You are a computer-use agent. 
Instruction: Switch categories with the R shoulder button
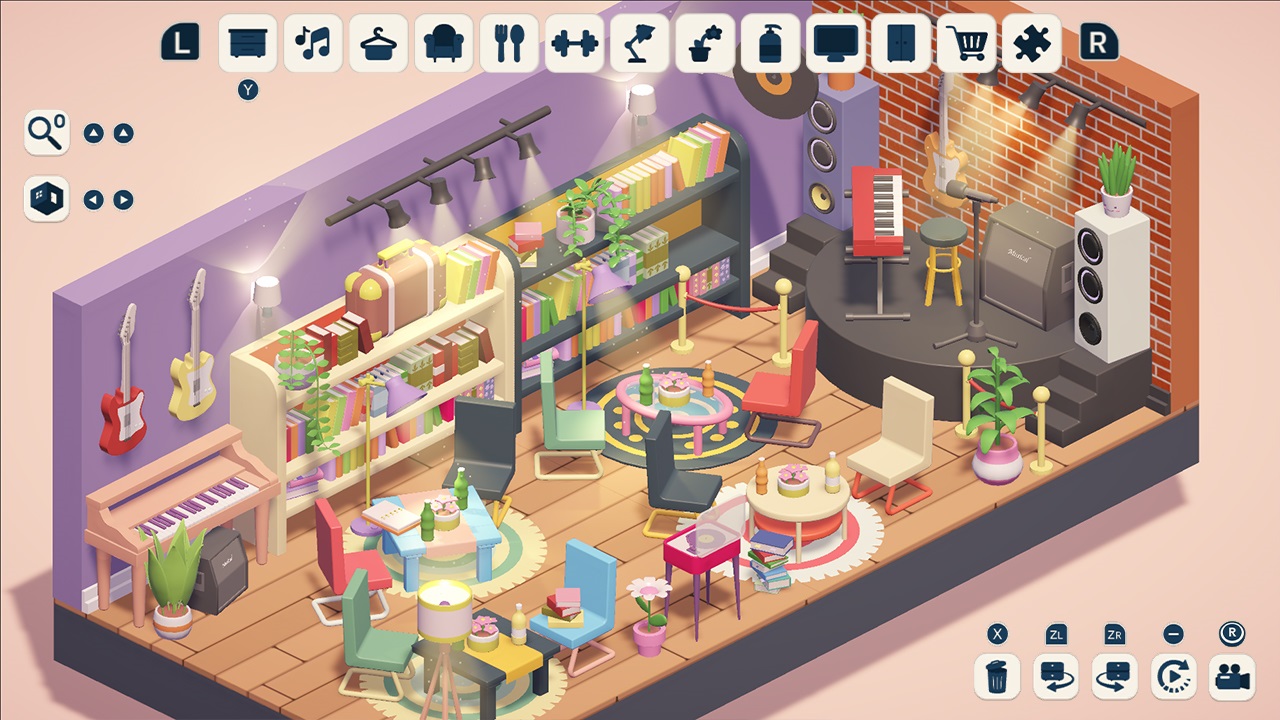[x=1098, y=42]
